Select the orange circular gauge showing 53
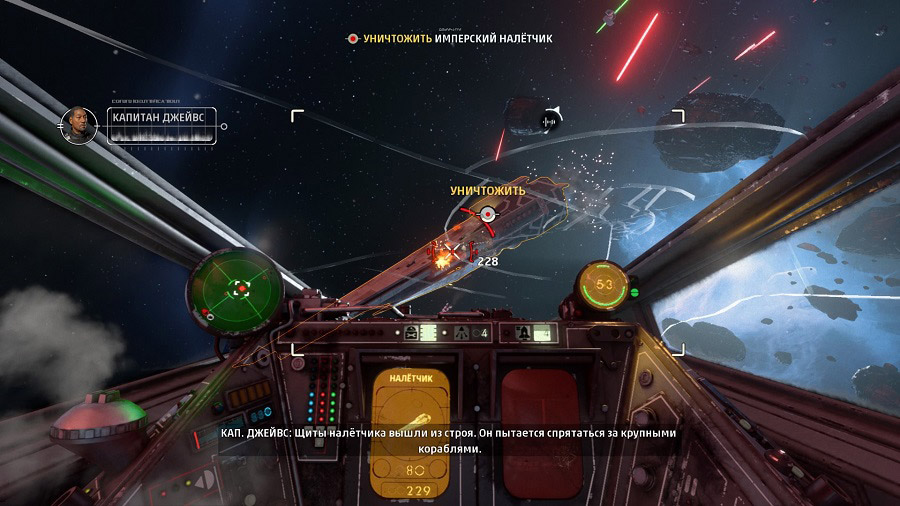The width and height of the screenshot is (900, 506). click(603, 286)
